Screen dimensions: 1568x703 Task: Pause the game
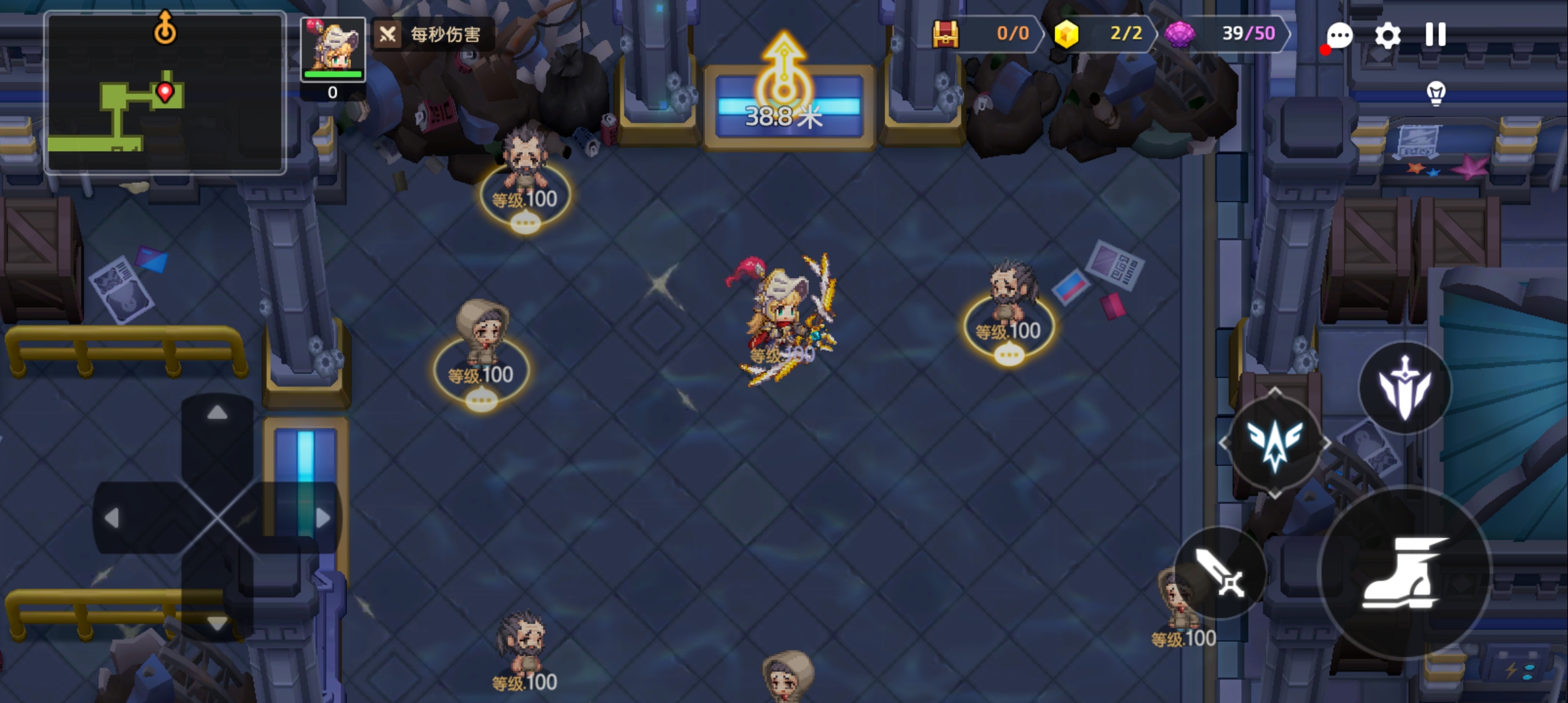tap(1435, 35)
